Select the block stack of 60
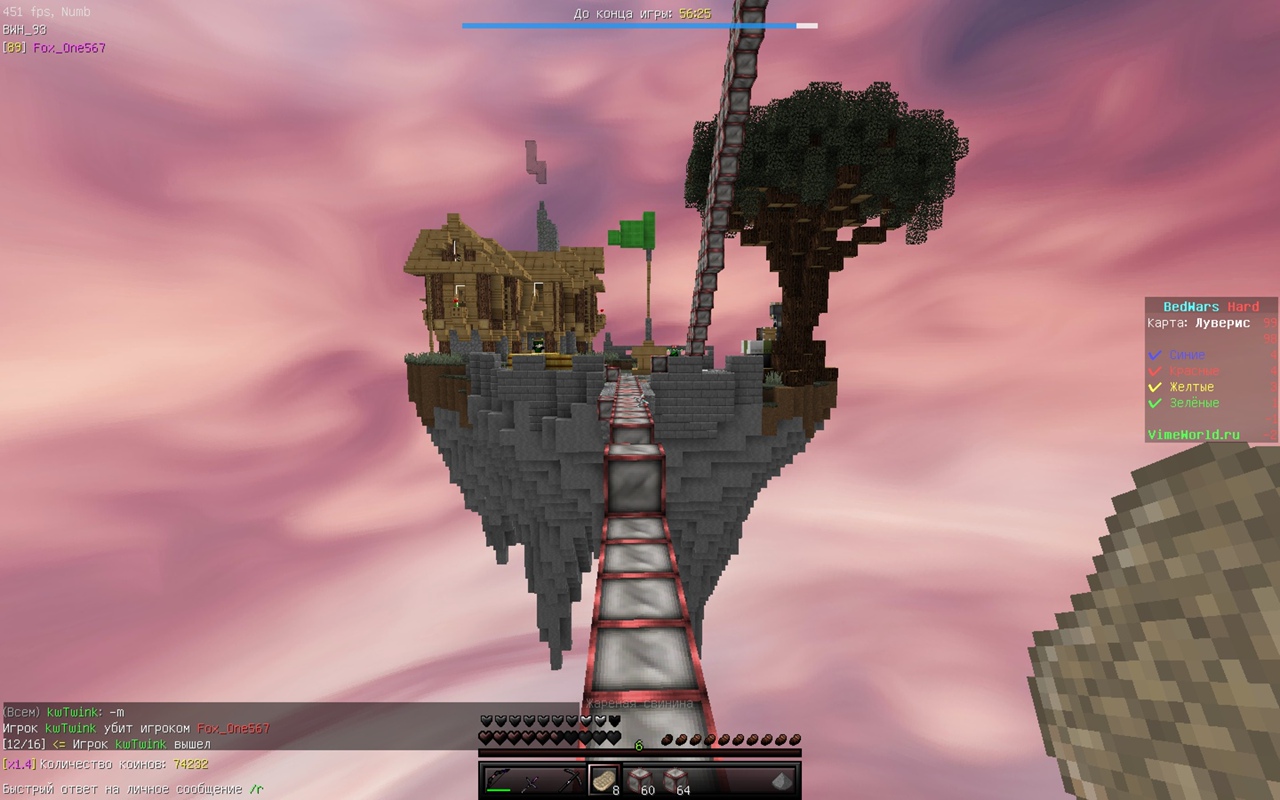Viewport: 1280px width, 800px height. tap(639, 780)
